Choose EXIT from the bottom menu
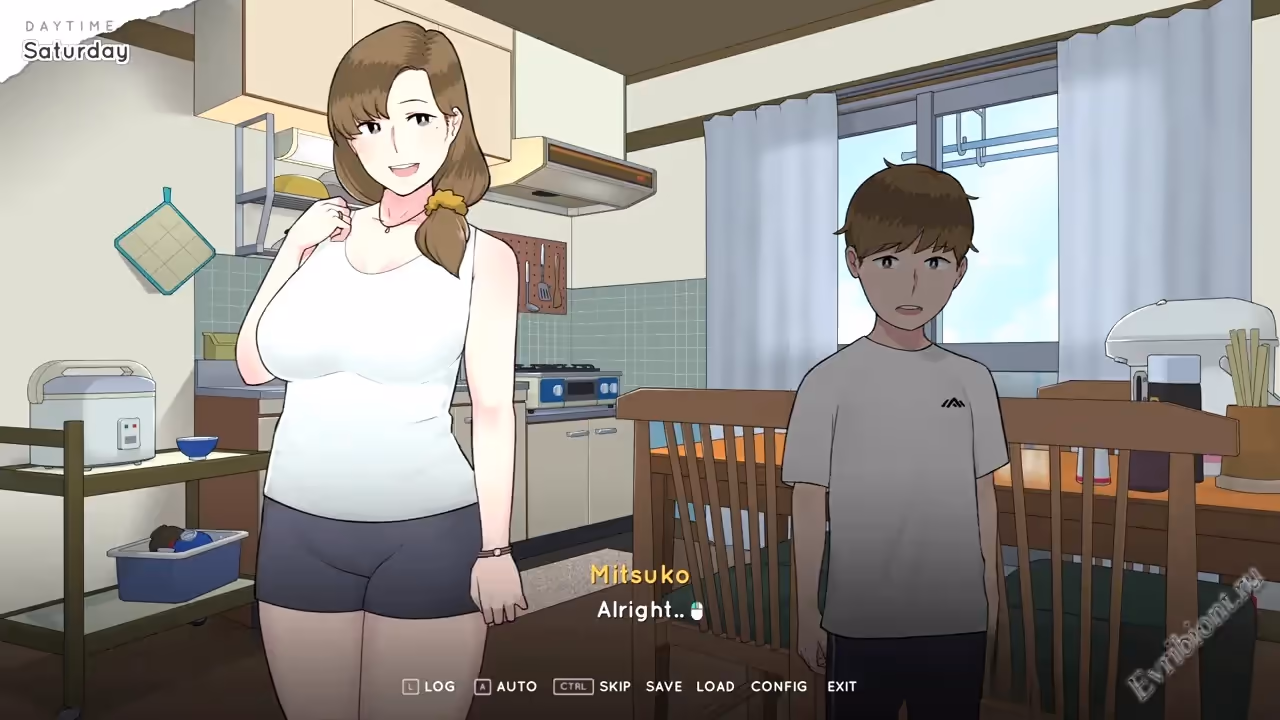The height and width of the screenshot is (720, 1280). [842, 686]
